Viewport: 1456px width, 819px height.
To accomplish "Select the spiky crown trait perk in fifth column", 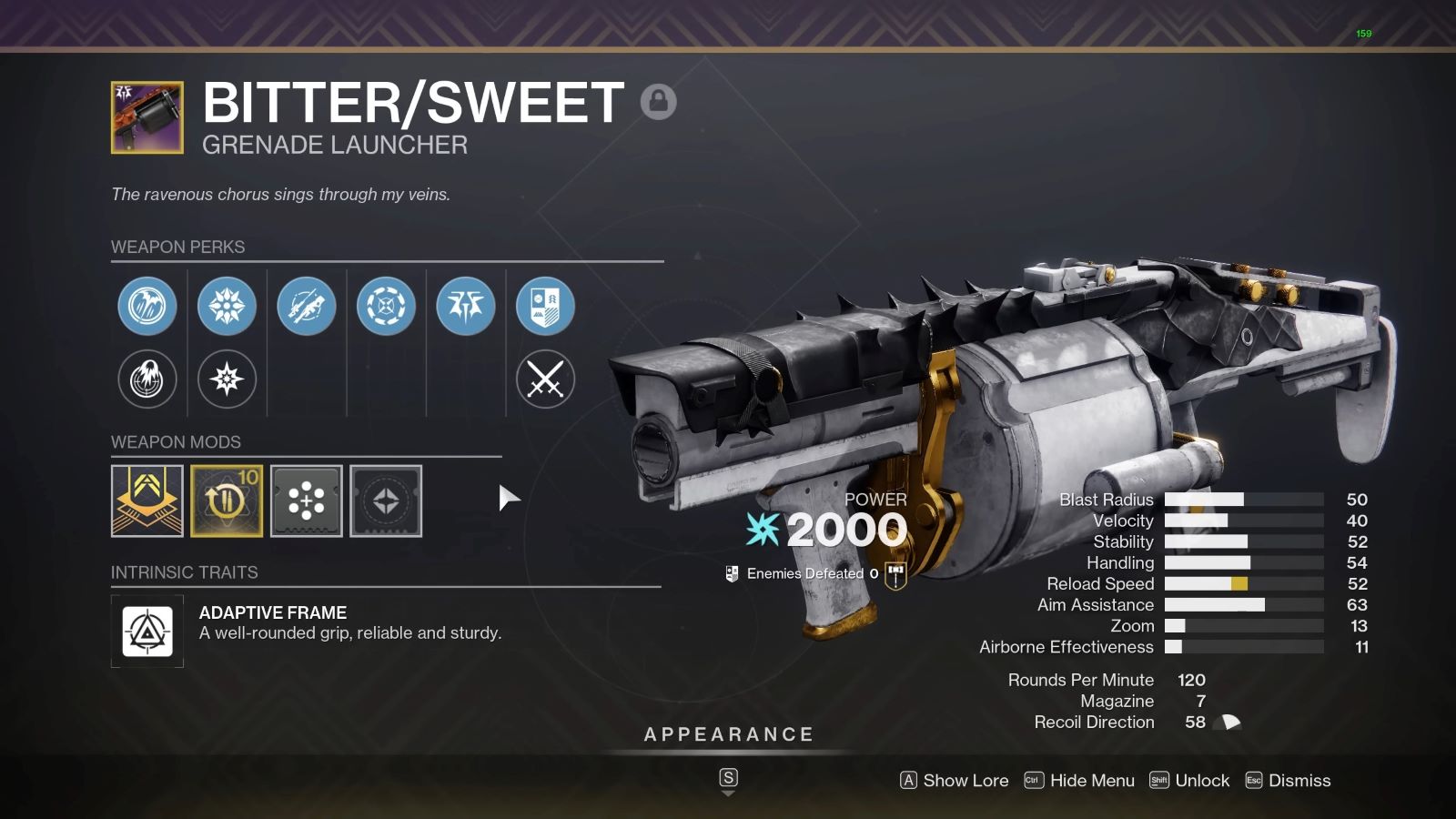I will tap(465, 307).
